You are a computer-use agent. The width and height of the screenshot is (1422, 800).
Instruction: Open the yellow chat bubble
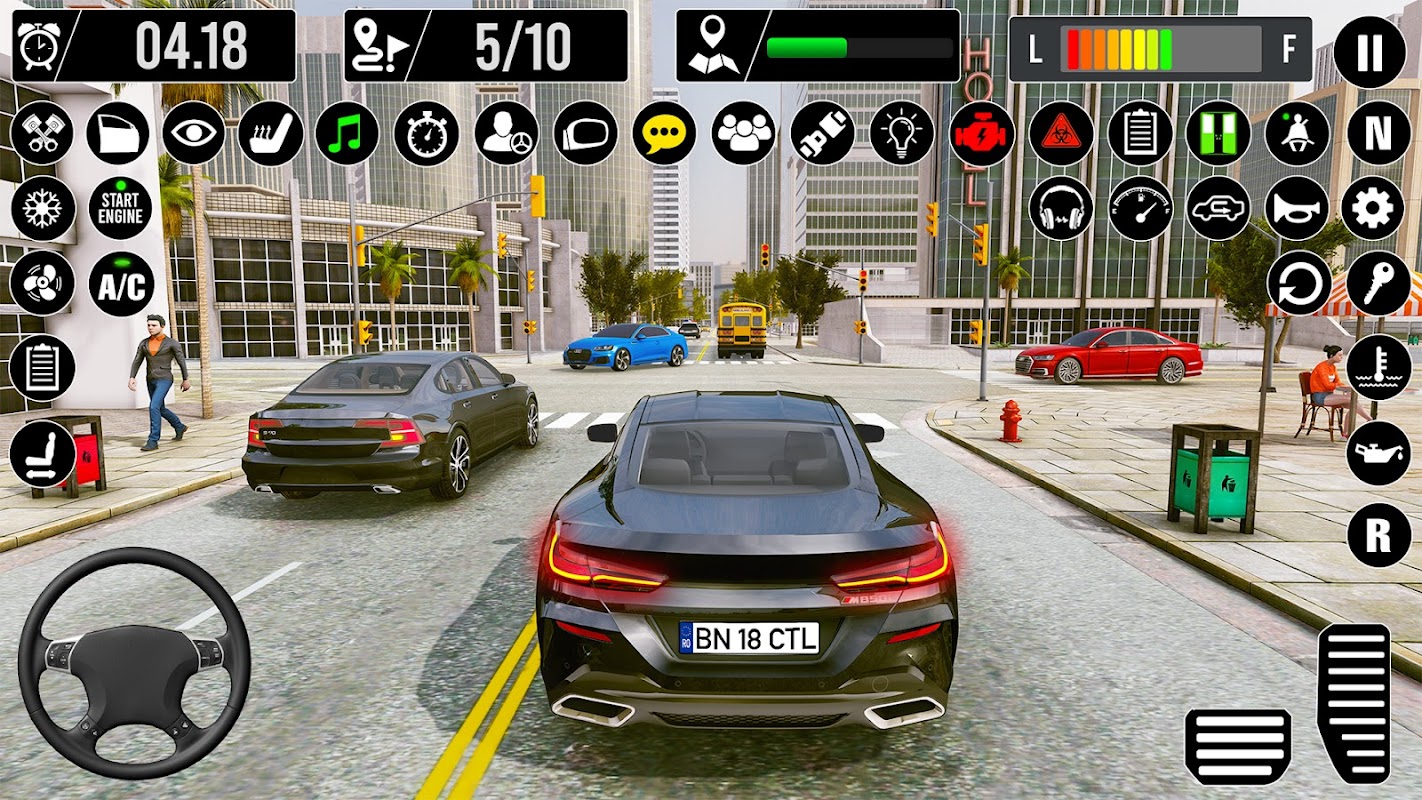[x=664, y=133]
